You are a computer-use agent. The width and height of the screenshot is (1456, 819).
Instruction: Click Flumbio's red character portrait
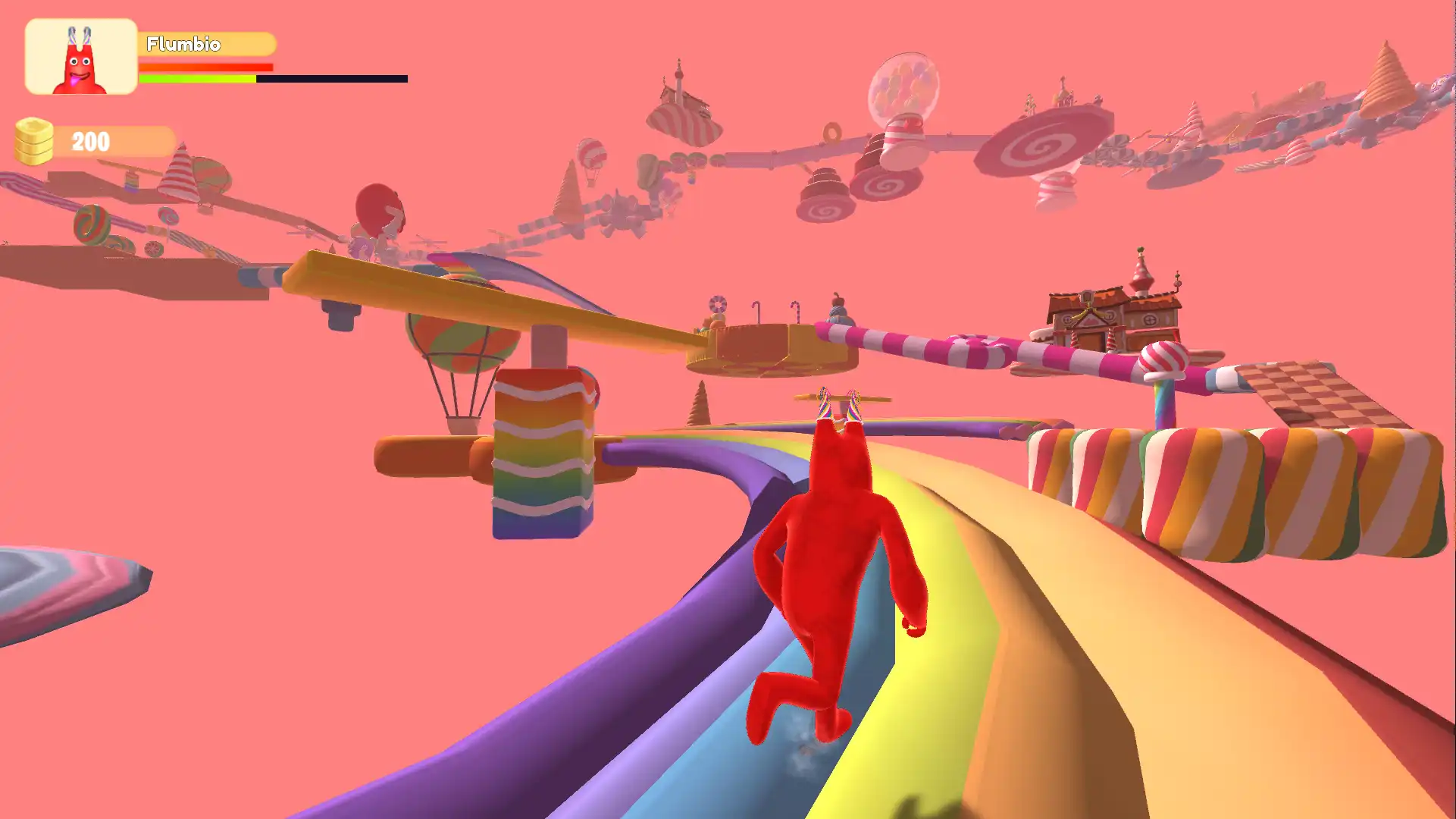click(x=80, y=57)
